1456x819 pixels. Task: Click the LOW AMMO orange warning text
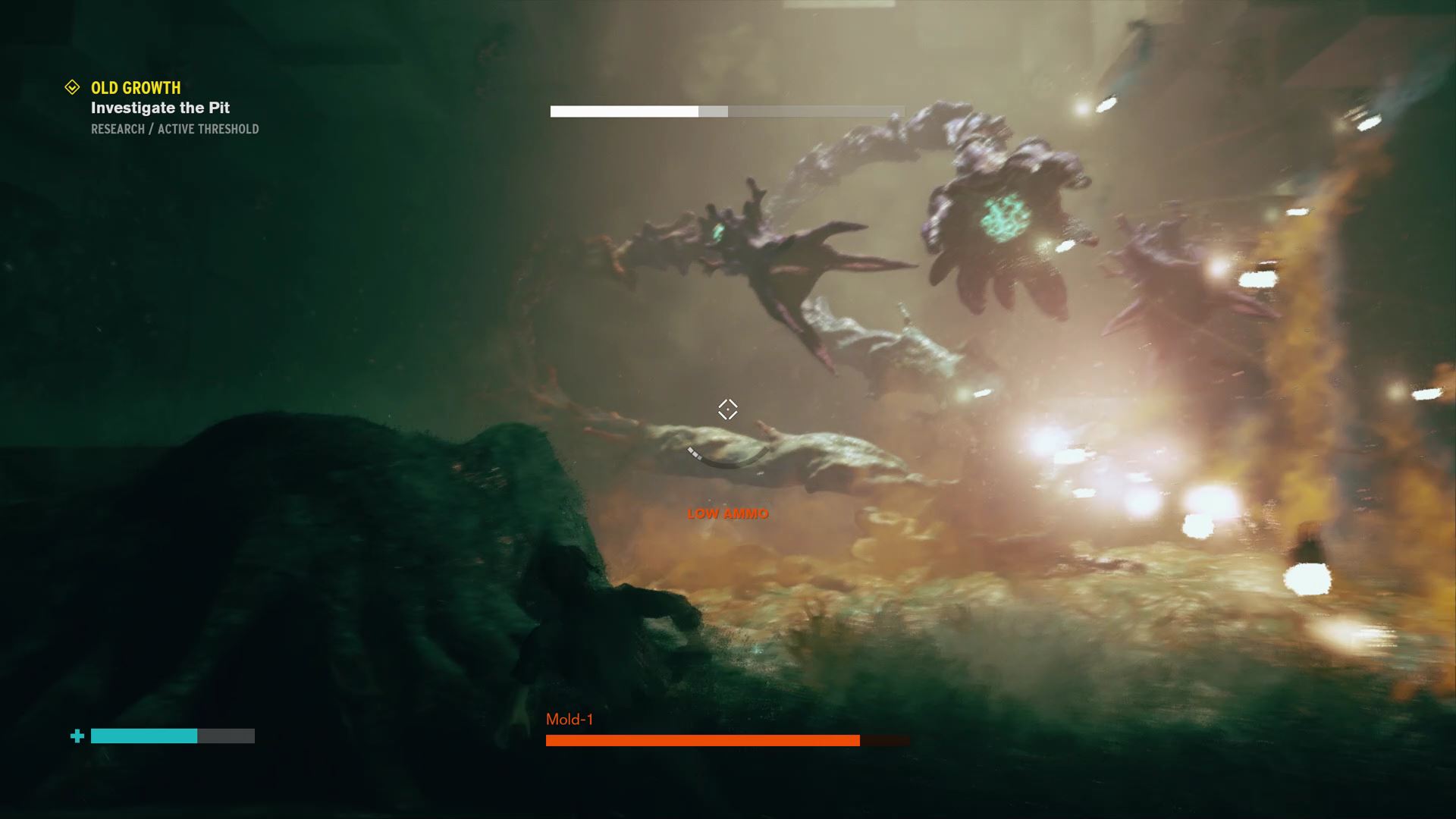[x=726, y=513]
